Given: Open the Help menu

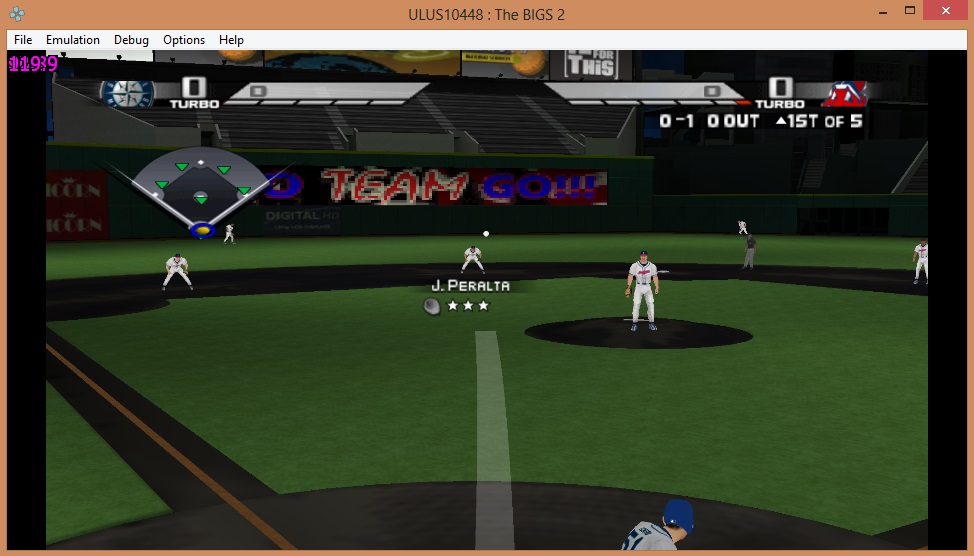Looking at the screenshot, I should point(231,40).
